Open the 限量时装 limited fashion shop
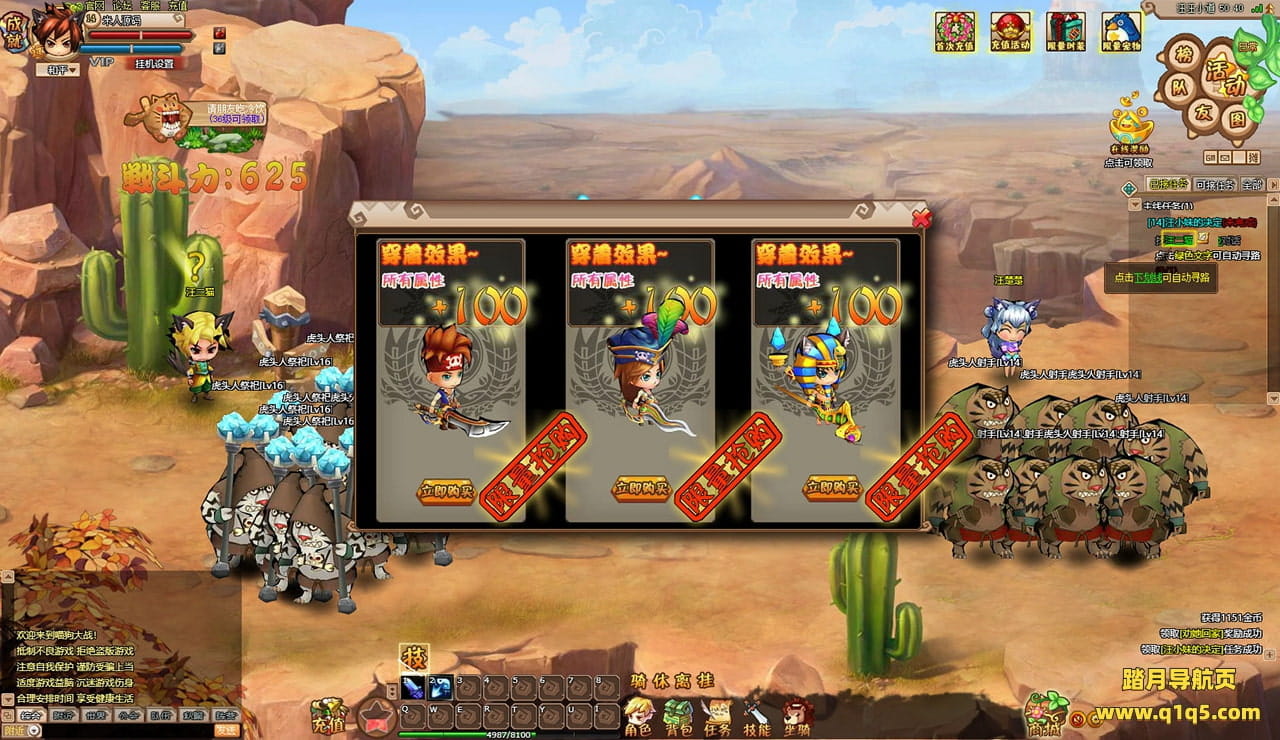Viewport: 1280px width, 740px height. (x=1066, y=31)
